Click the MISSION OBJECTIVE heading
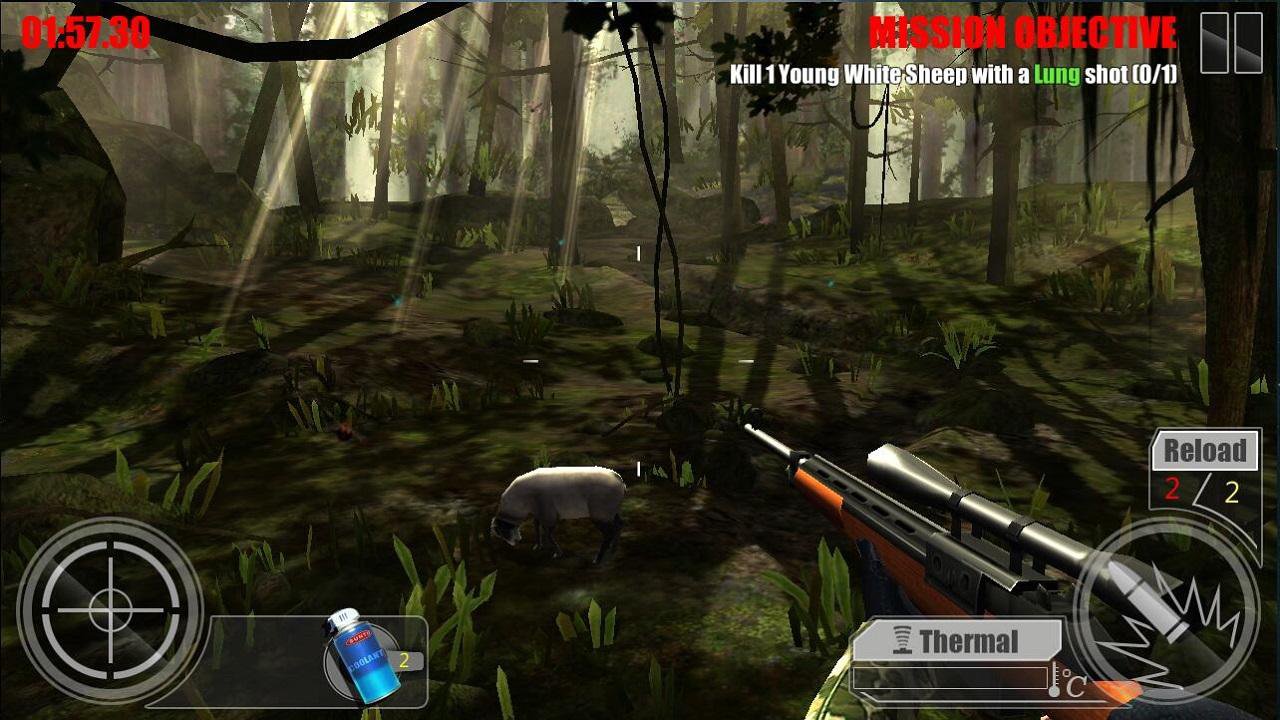The height and width of the screenshot is (720, 1280). pos(1023,31)
